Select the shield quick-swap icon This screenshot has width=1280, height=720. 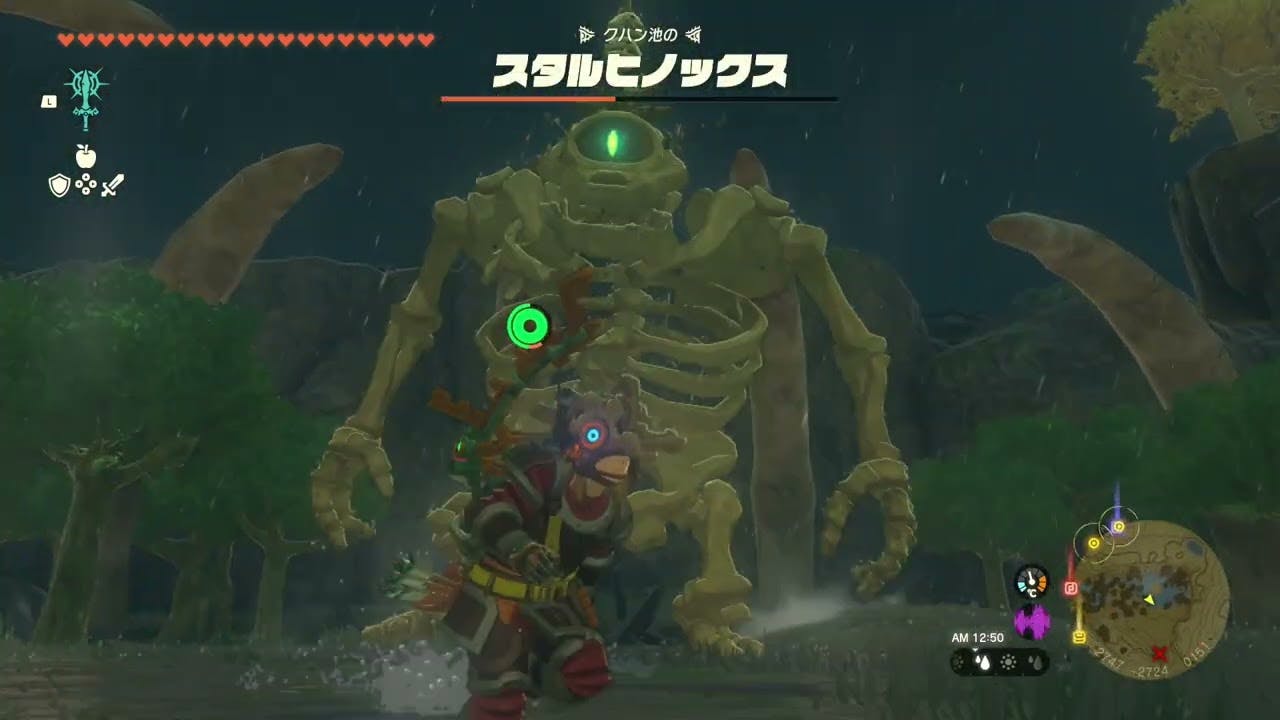tap(59, 185)
